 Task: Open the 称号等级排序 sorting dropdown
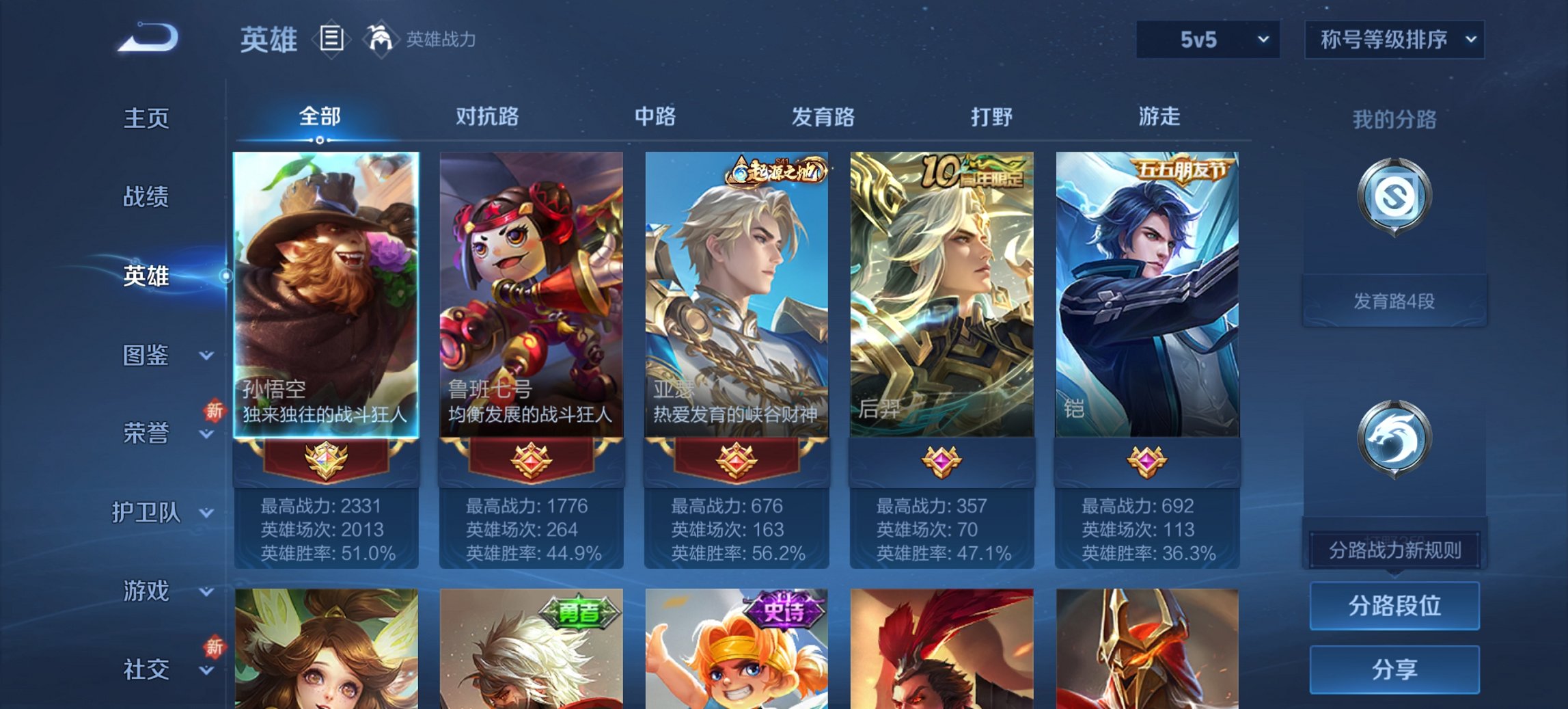[x=1394, y=40]
